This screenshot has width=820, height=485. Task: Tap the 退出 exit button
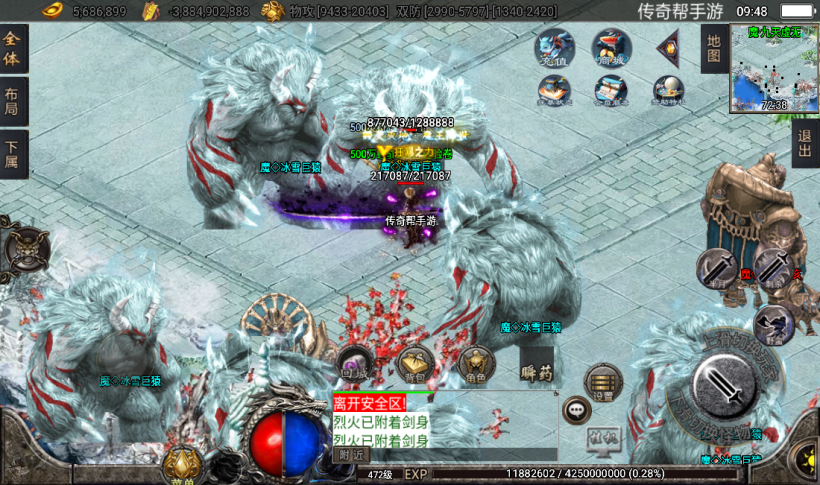[804, 143]
